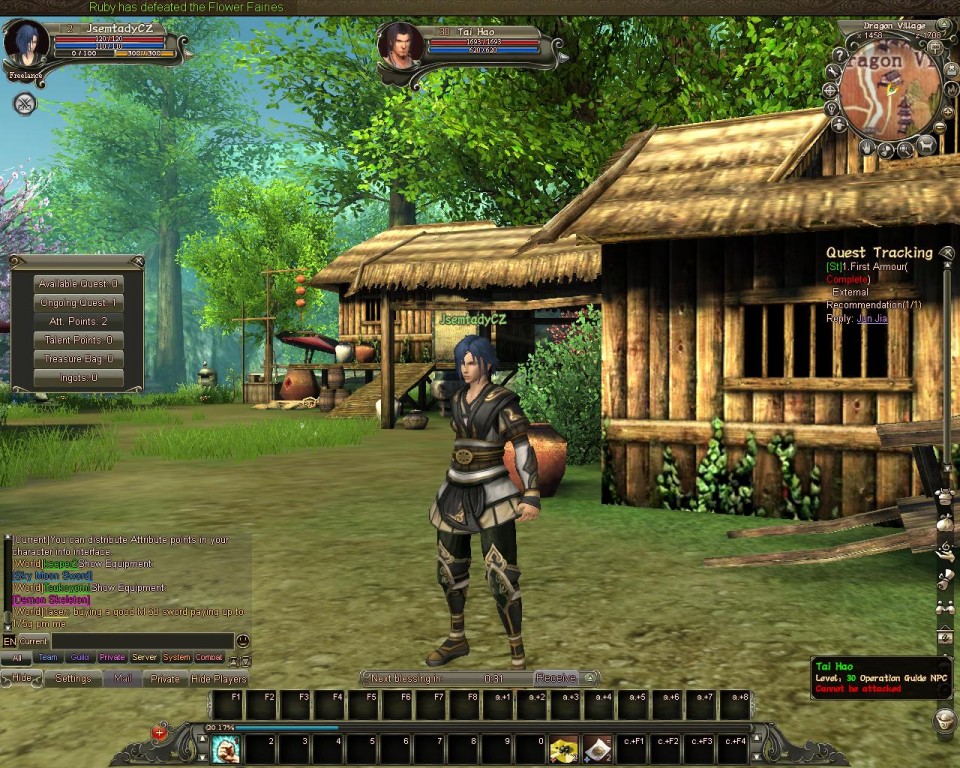This screenshot has height=768, width=960.
Task: Click the Att. Points button
Action: coord(78,322)
